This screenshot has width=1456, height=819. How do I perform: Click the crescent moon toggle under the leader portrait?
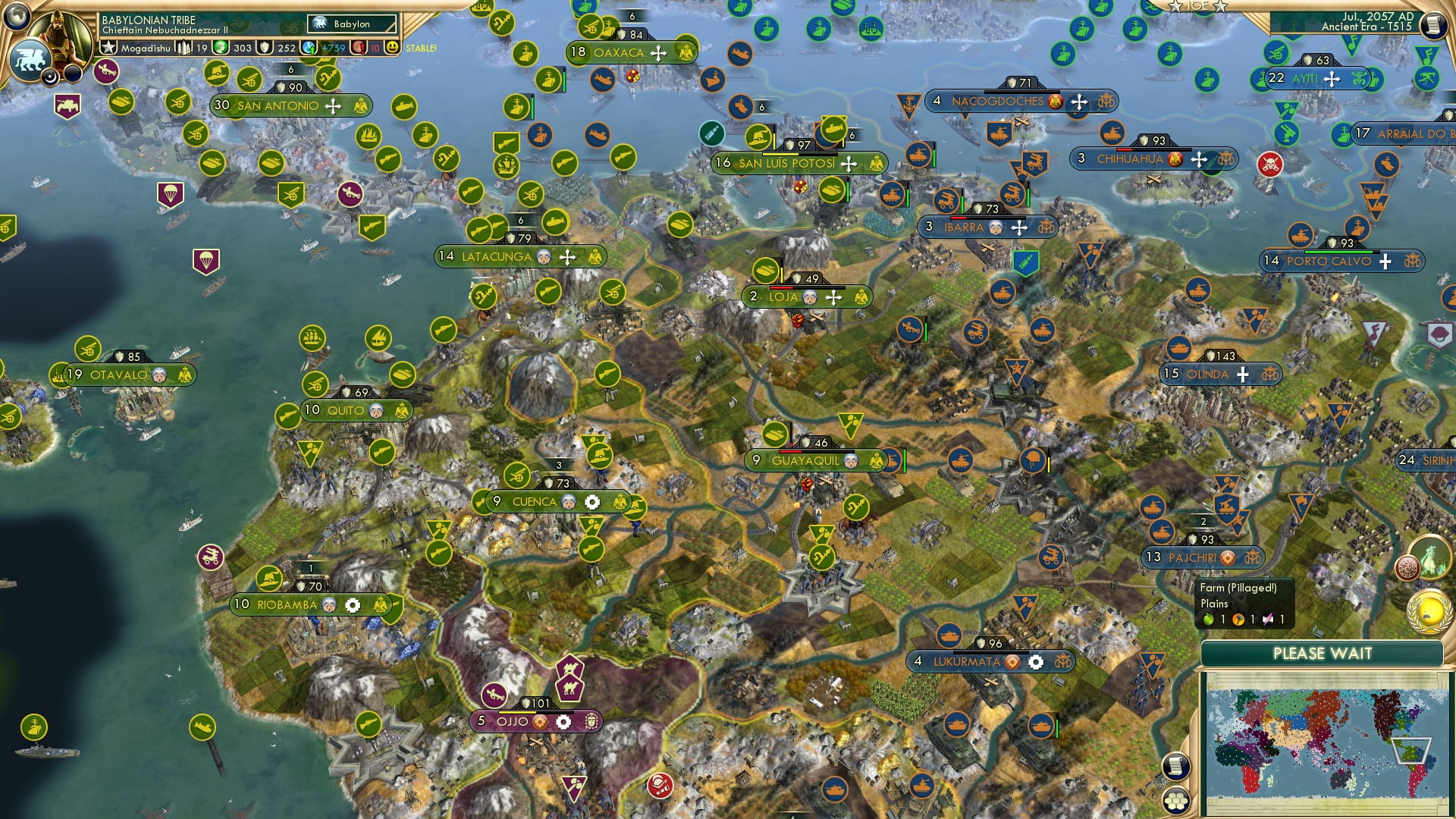tap(50, 77)
